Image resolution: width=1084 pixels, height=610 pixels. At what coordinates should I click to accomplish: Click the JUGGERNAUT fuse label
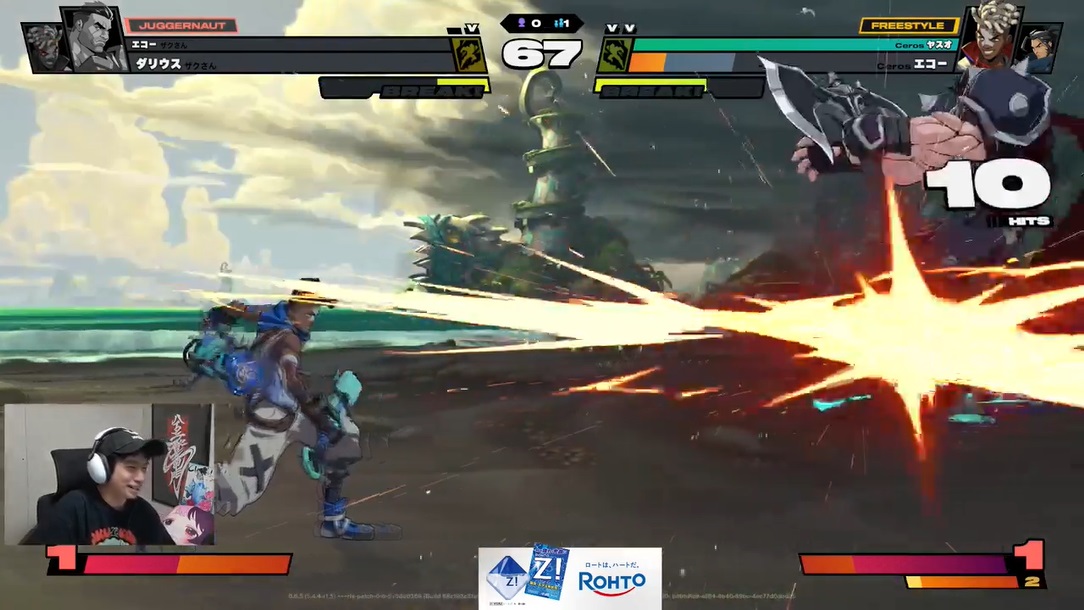pos(181,25)
